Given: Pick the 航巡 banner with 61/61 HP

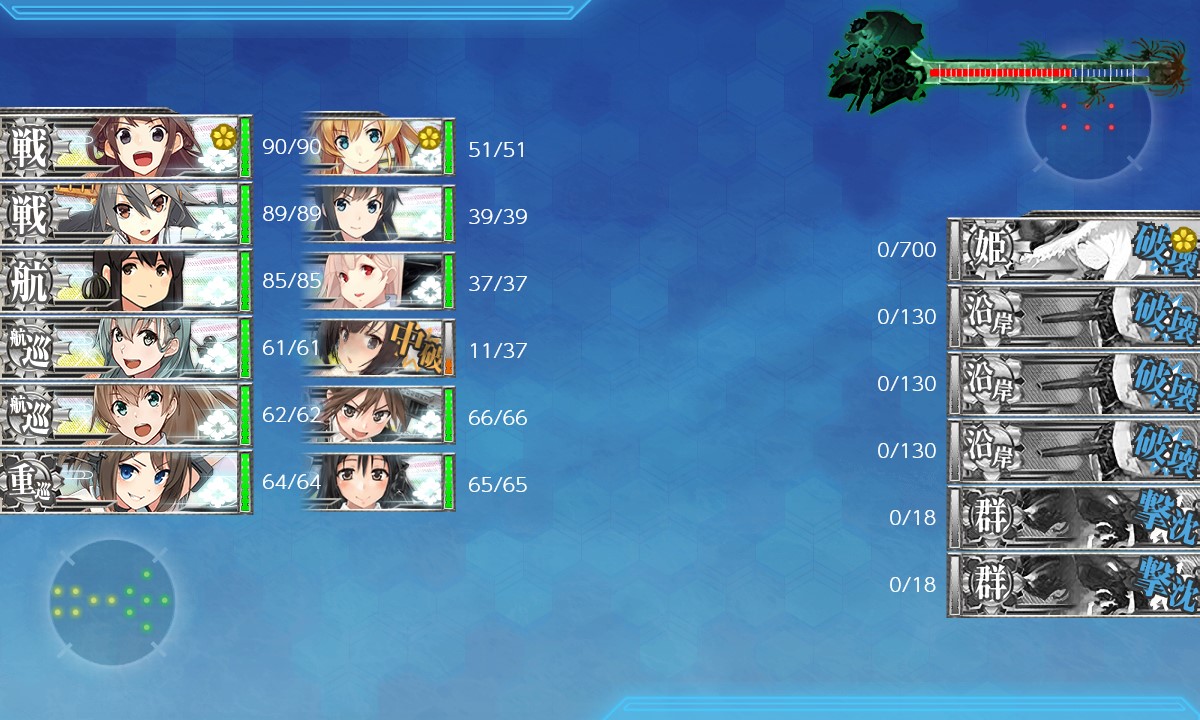Looking at the screenshot, I should [x=125, y=348].
